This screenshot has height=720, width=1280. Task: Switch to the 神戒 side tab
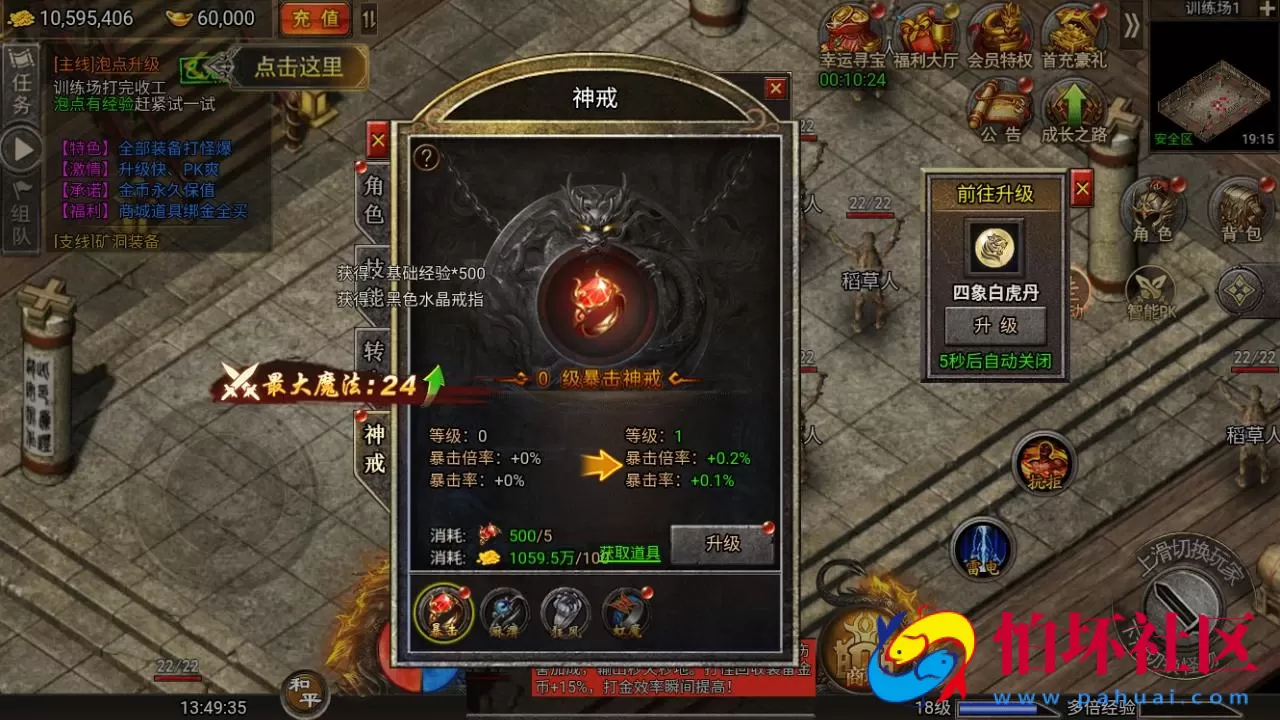(375, 450)
